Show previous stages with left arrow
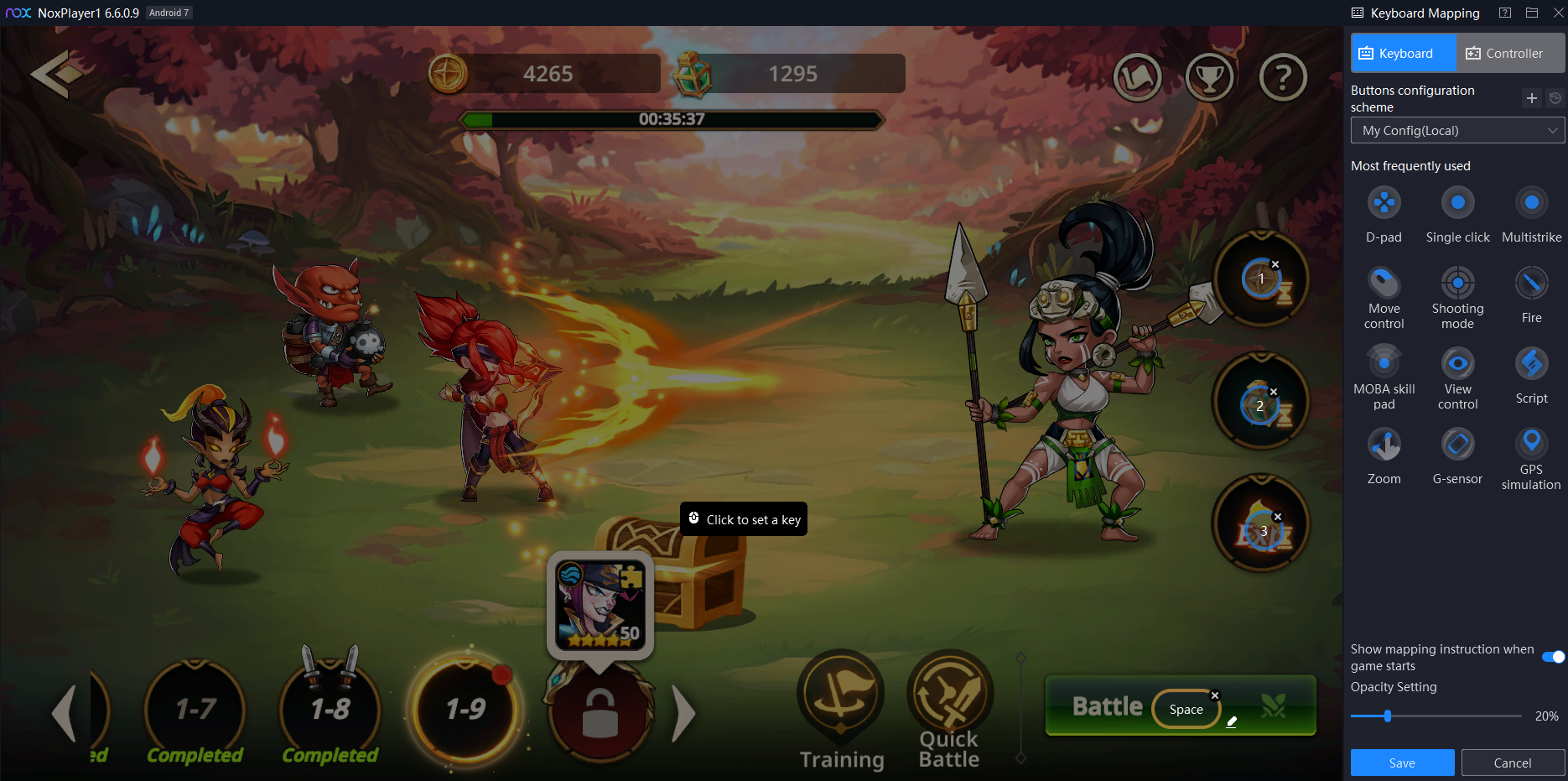This screenshot has width=1568, height=781. 65,713
